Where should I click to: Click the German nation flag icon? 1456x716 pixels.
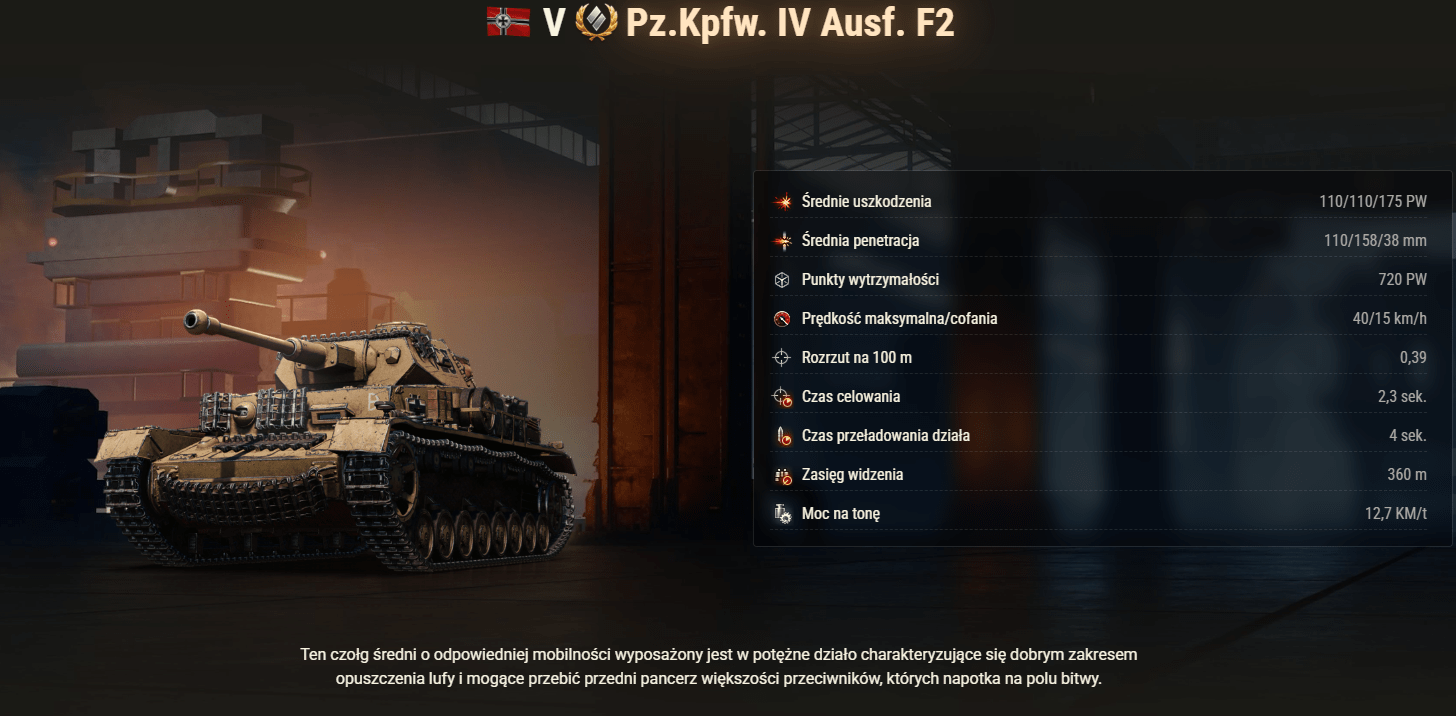point(508,22)
